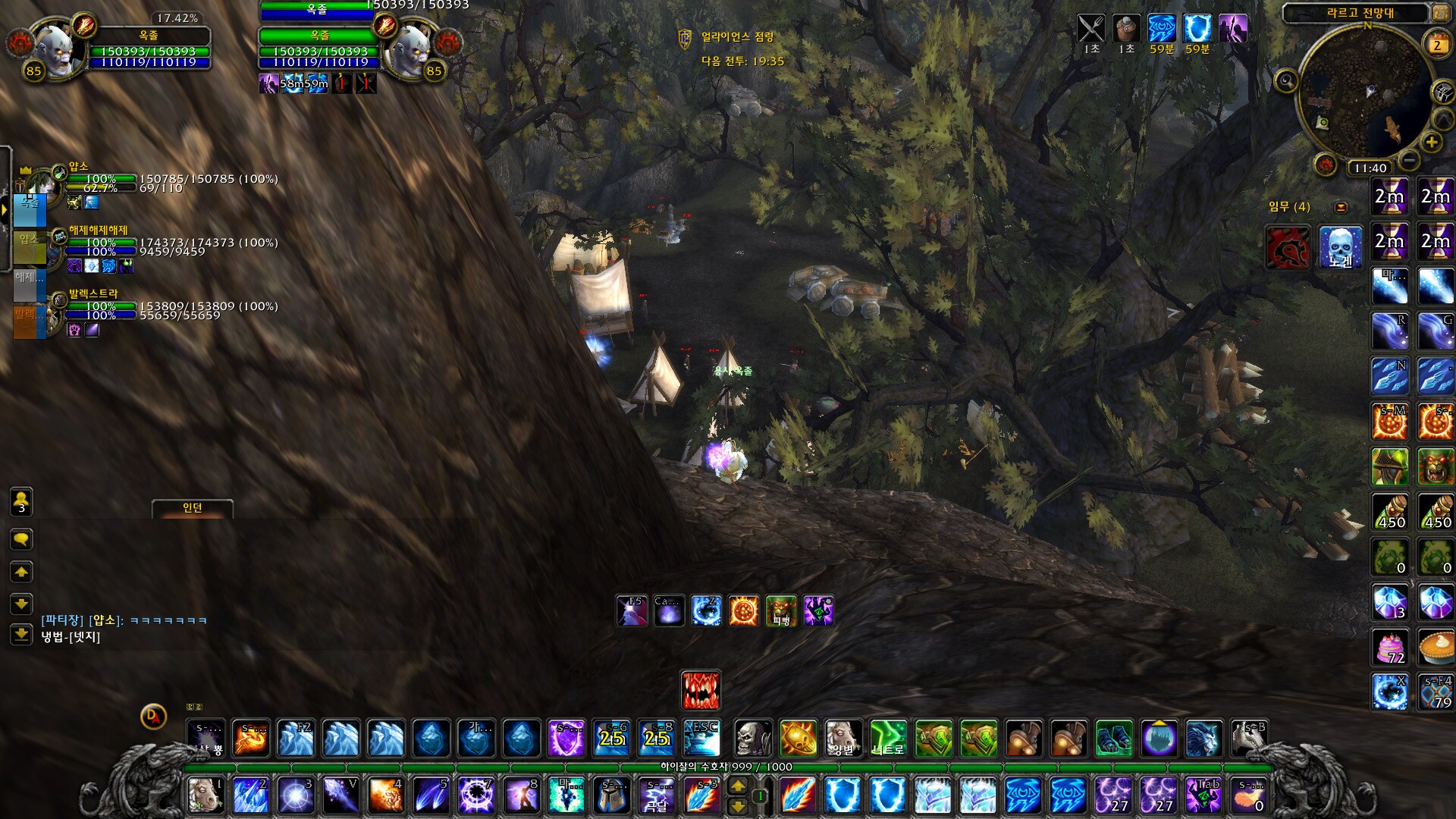Zoom in the minimap with plus button

[1431, 142]
